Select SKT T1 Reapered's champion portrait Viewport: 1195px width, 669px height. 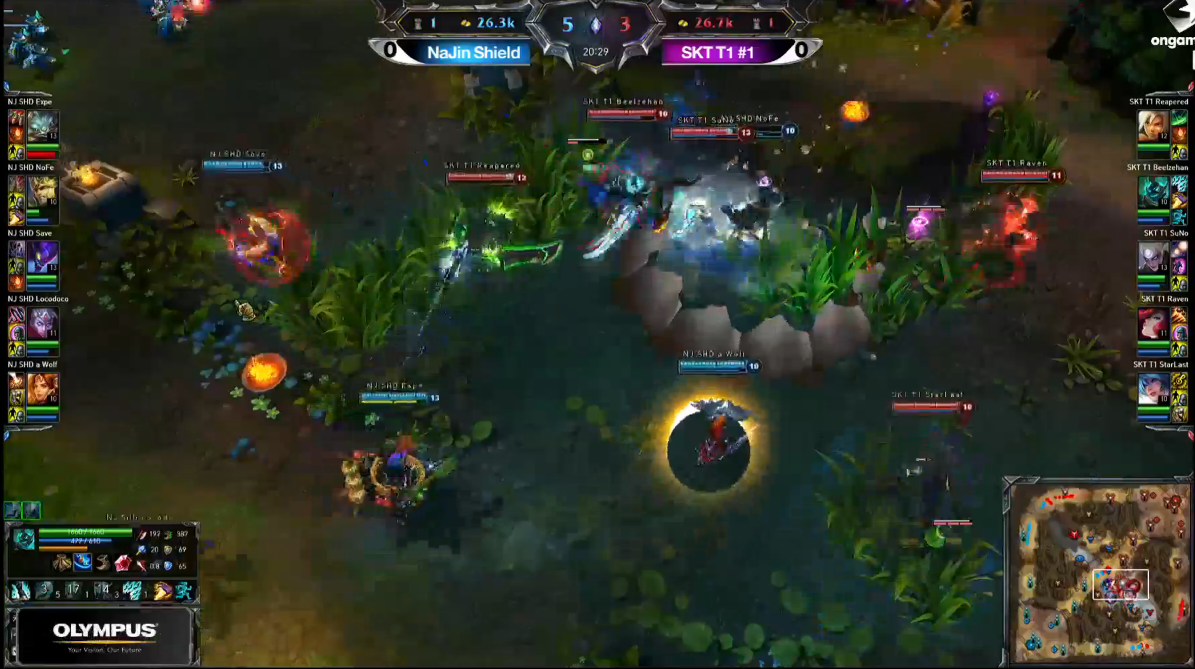1153,127
